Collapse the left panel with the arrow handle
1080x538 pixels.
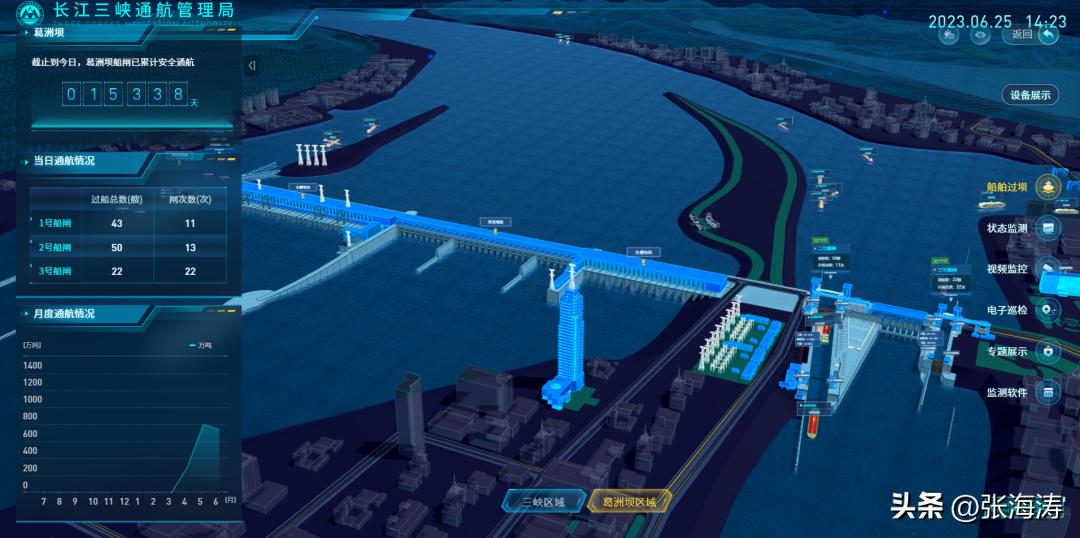point(251,66)
